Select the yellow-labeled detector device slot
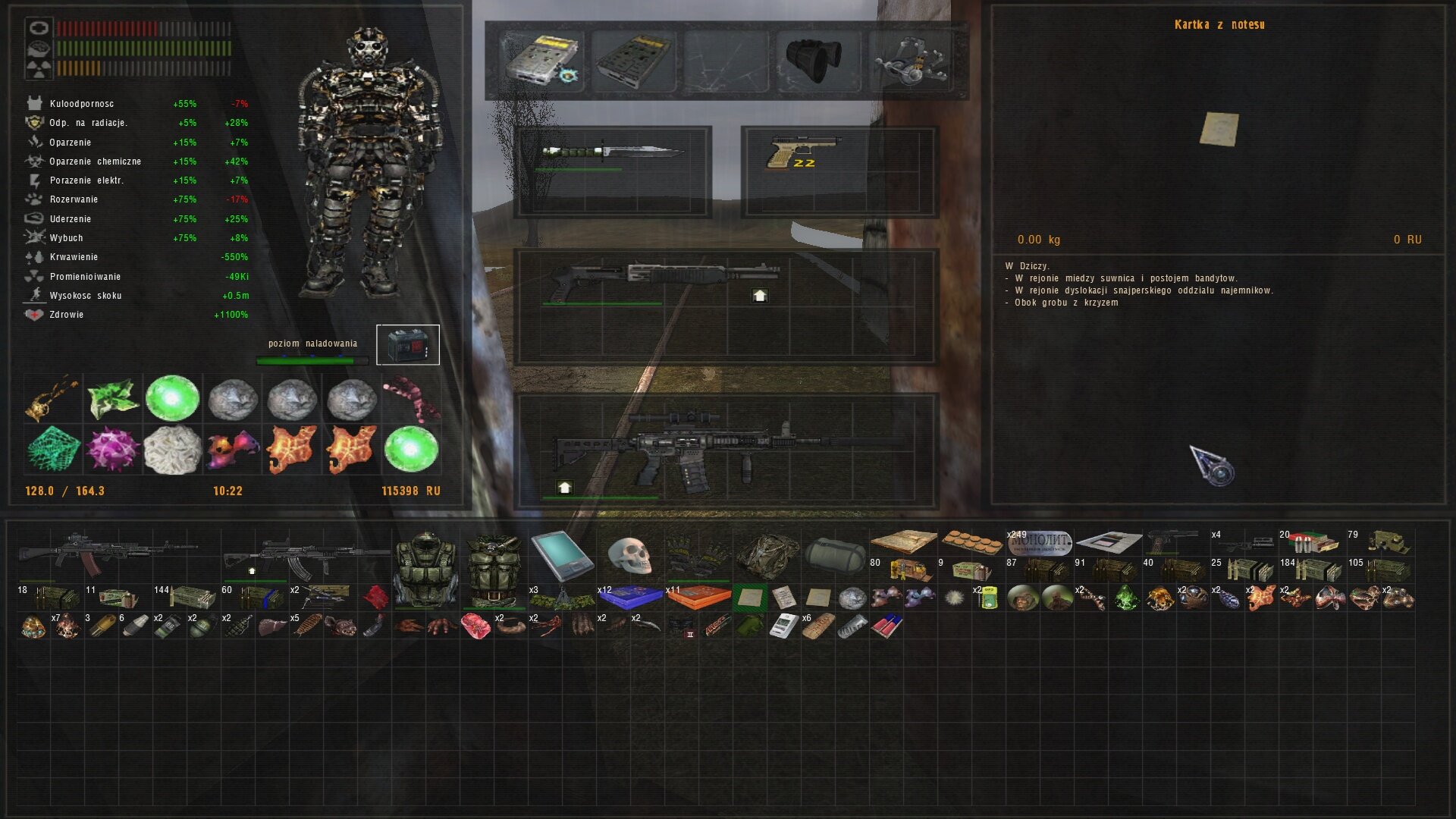Screen dimensions: 1456x819 [541, 59]
